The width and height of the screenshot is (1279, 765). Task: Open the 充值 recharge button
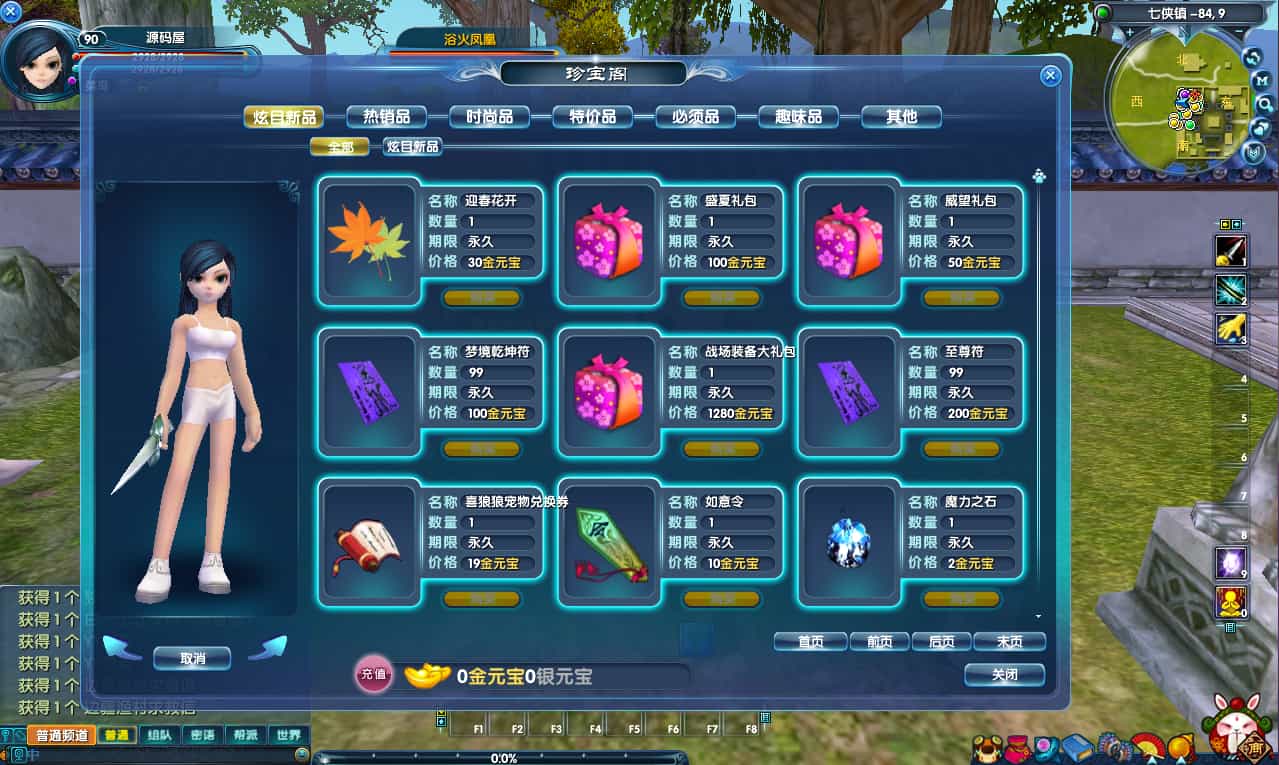pos(373,675)
